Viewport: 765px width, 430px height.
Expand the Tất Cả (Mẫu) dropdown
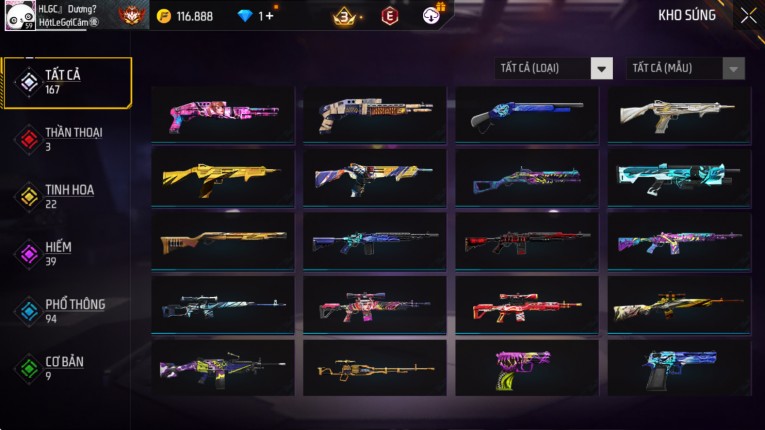pos(685,68)
